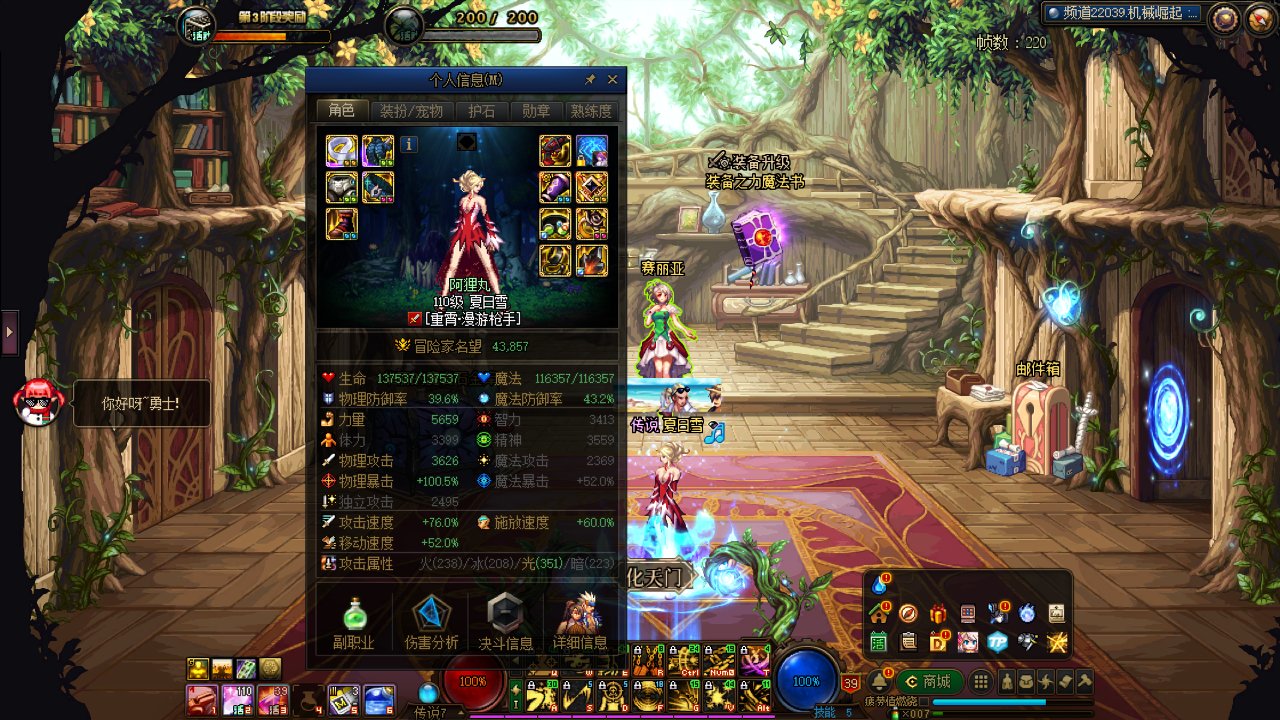Click the notification bell icon

[x=880, y=682]
